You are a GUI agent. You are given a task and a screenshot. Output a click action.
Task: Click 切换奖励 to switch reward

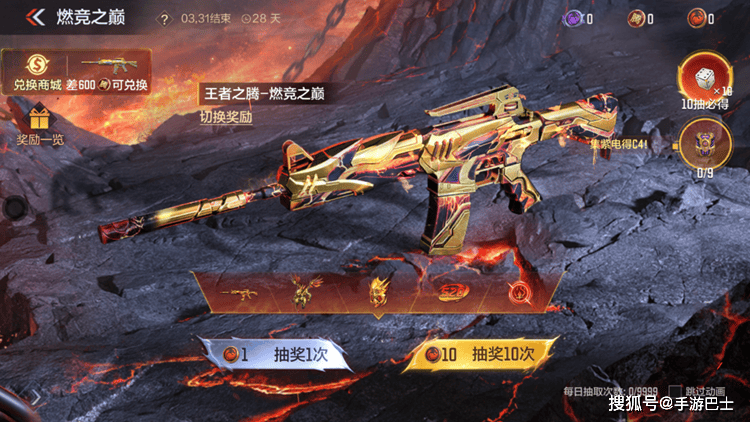coord(225,115)
